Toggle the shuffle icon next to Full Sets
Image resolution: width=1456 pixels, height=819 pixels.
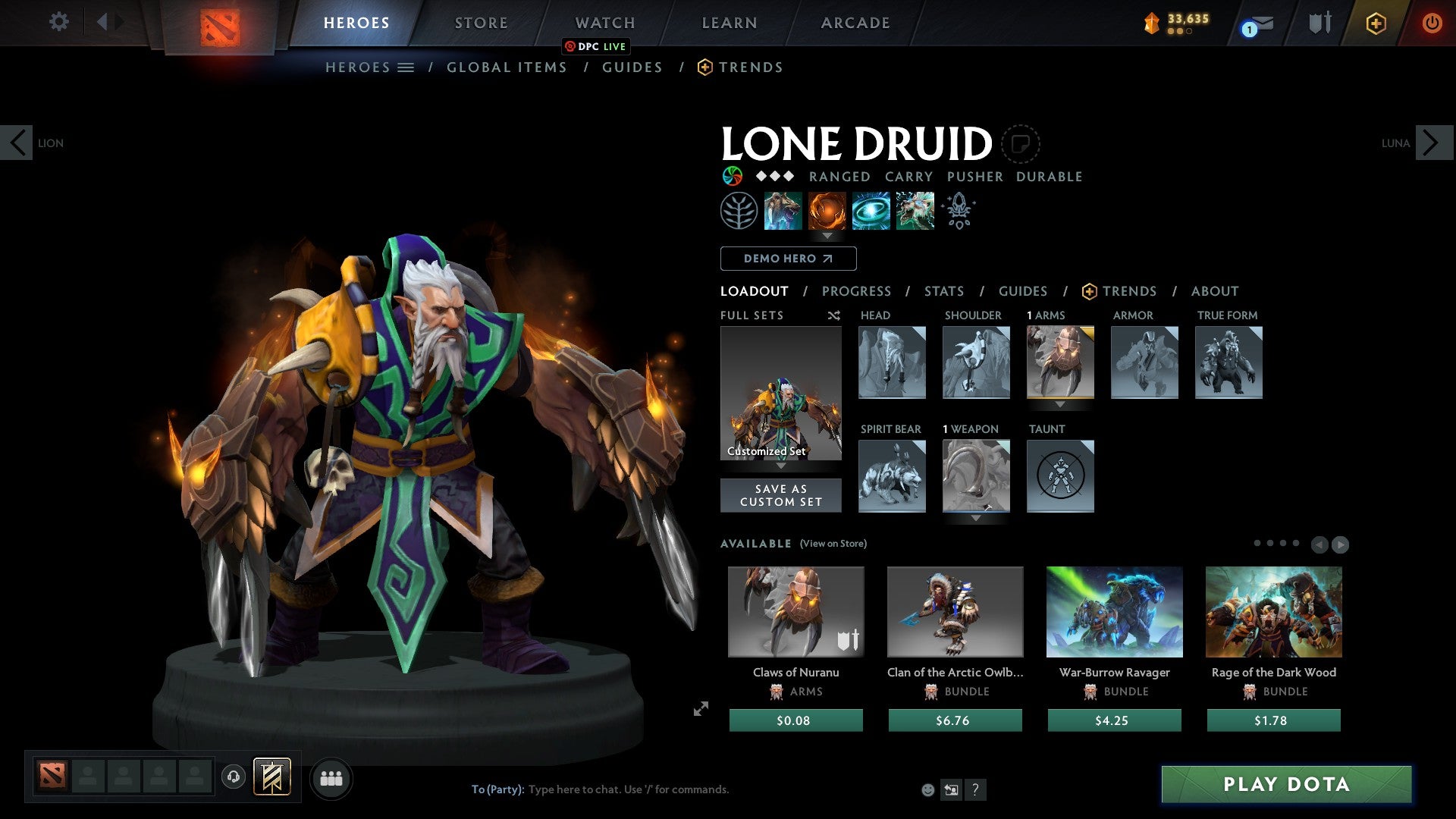pyautogui.click(x=833, y=315)
